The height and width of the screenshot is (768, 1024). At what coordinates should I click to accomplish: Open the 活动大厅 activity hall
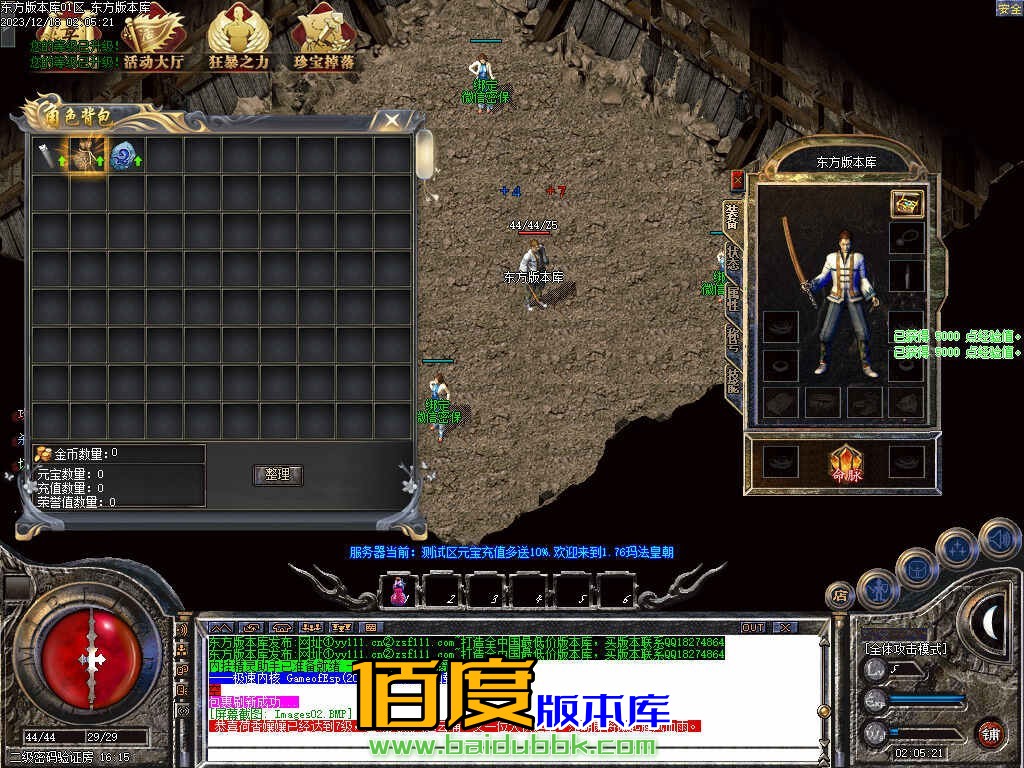(x=153, y=40)
